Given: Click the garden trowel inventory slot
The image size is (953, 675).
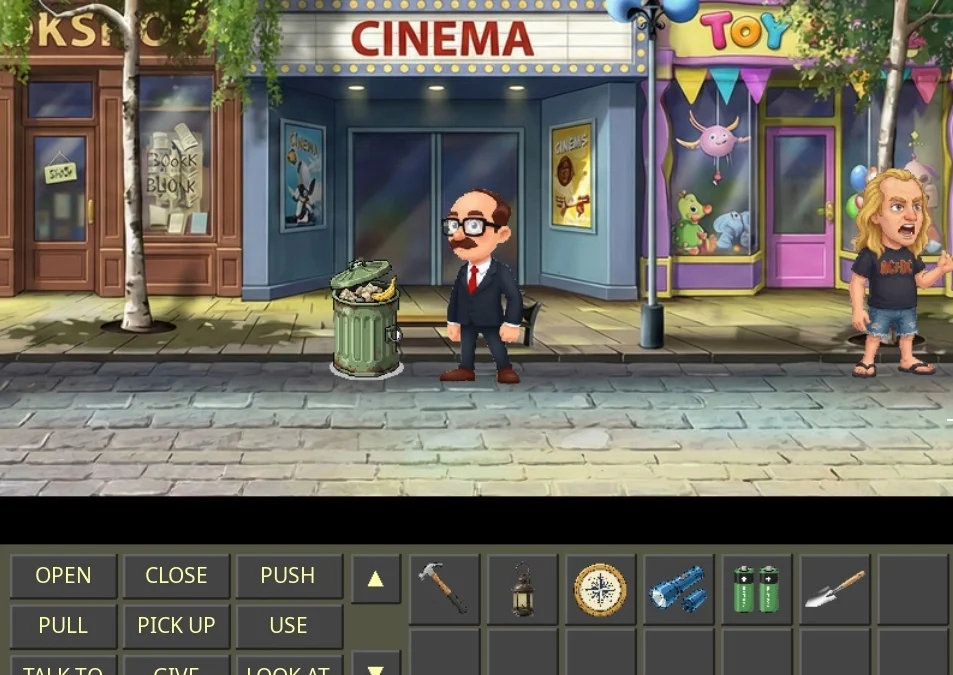Looking at the screenshot, I should [834, 589].
